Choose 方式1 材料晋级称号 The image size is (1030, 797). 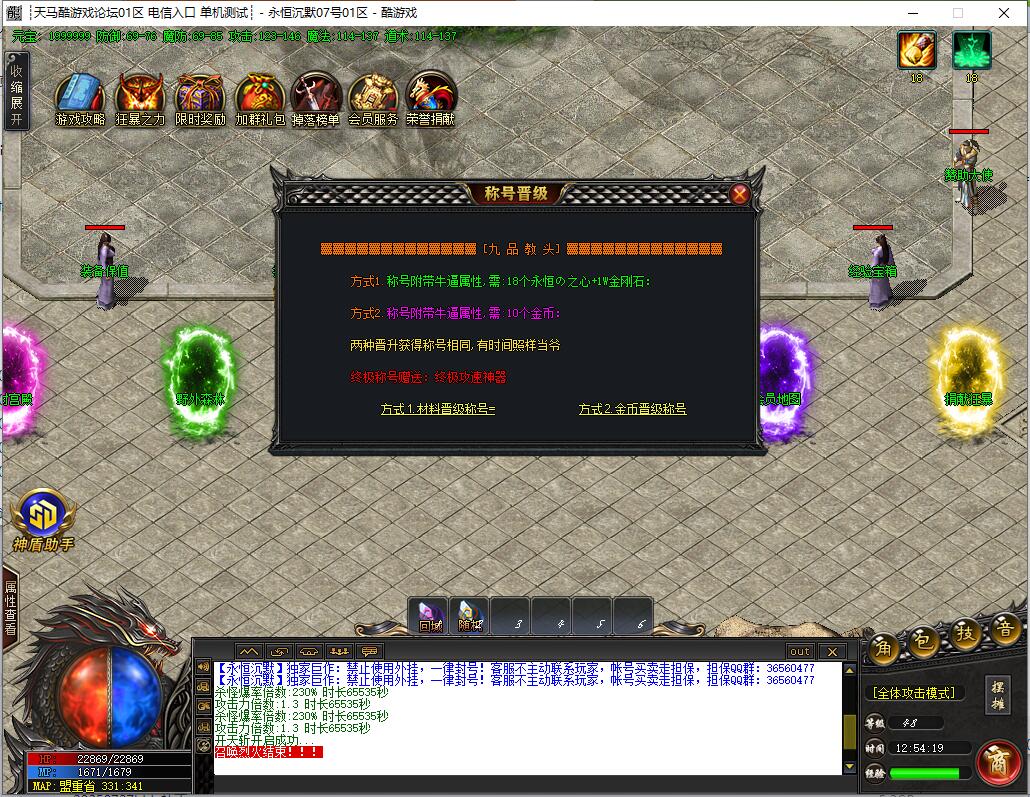coord(437,409)
